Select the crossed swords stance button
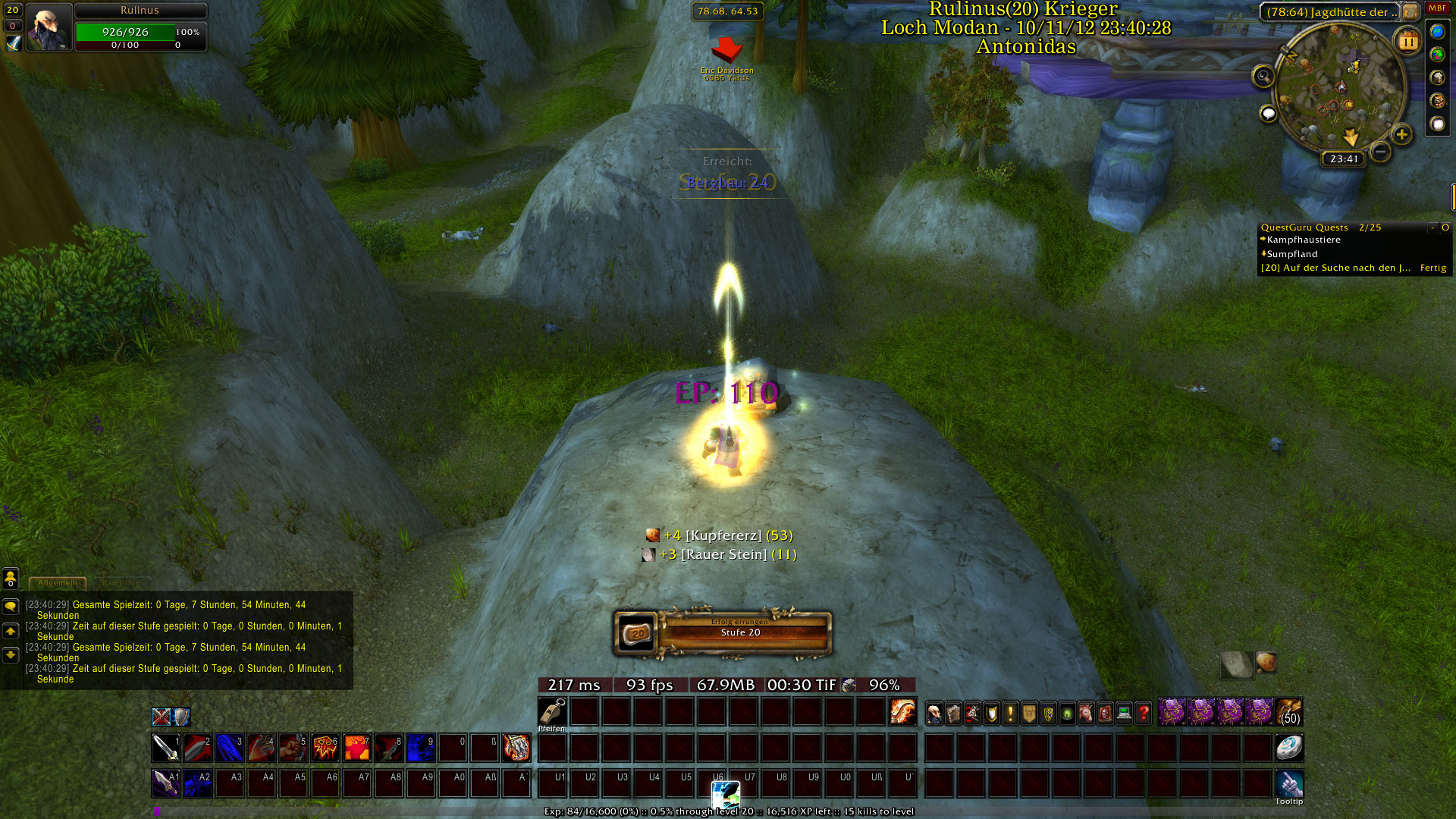The height and width of the screenshot is (819, 1456). 162,717
